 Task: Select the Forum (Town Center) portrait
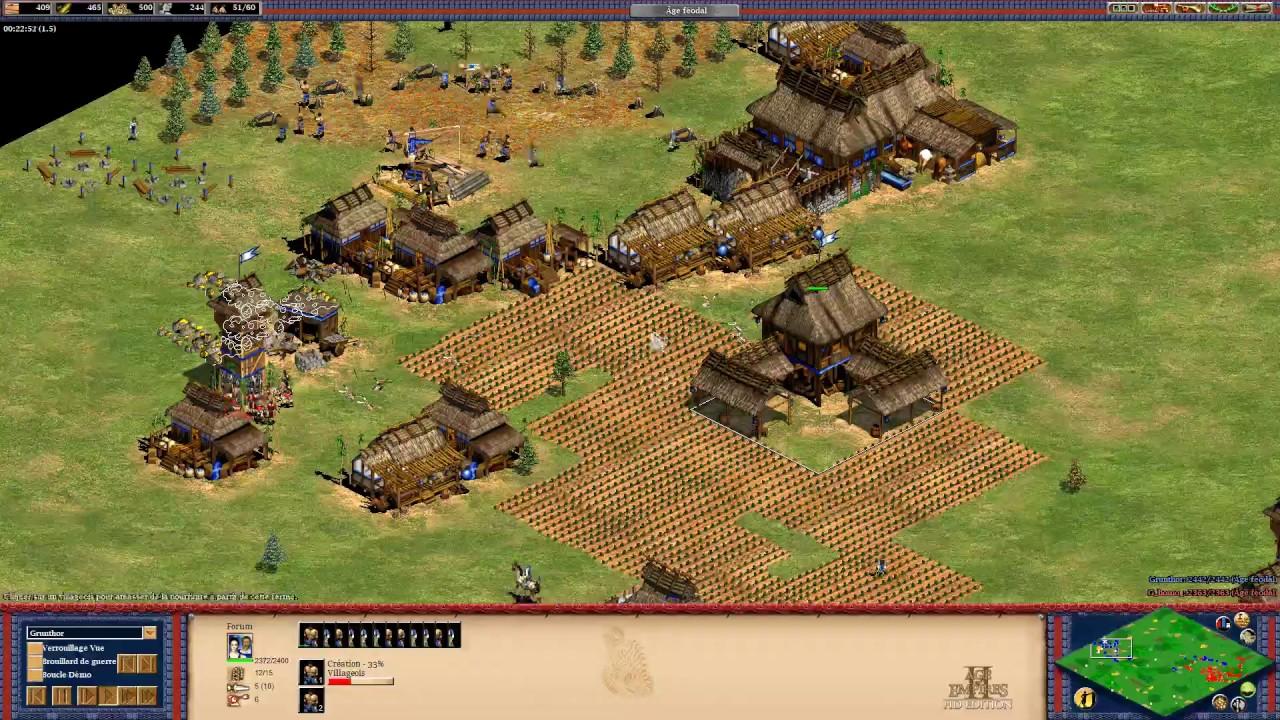(x=240, y=646)
